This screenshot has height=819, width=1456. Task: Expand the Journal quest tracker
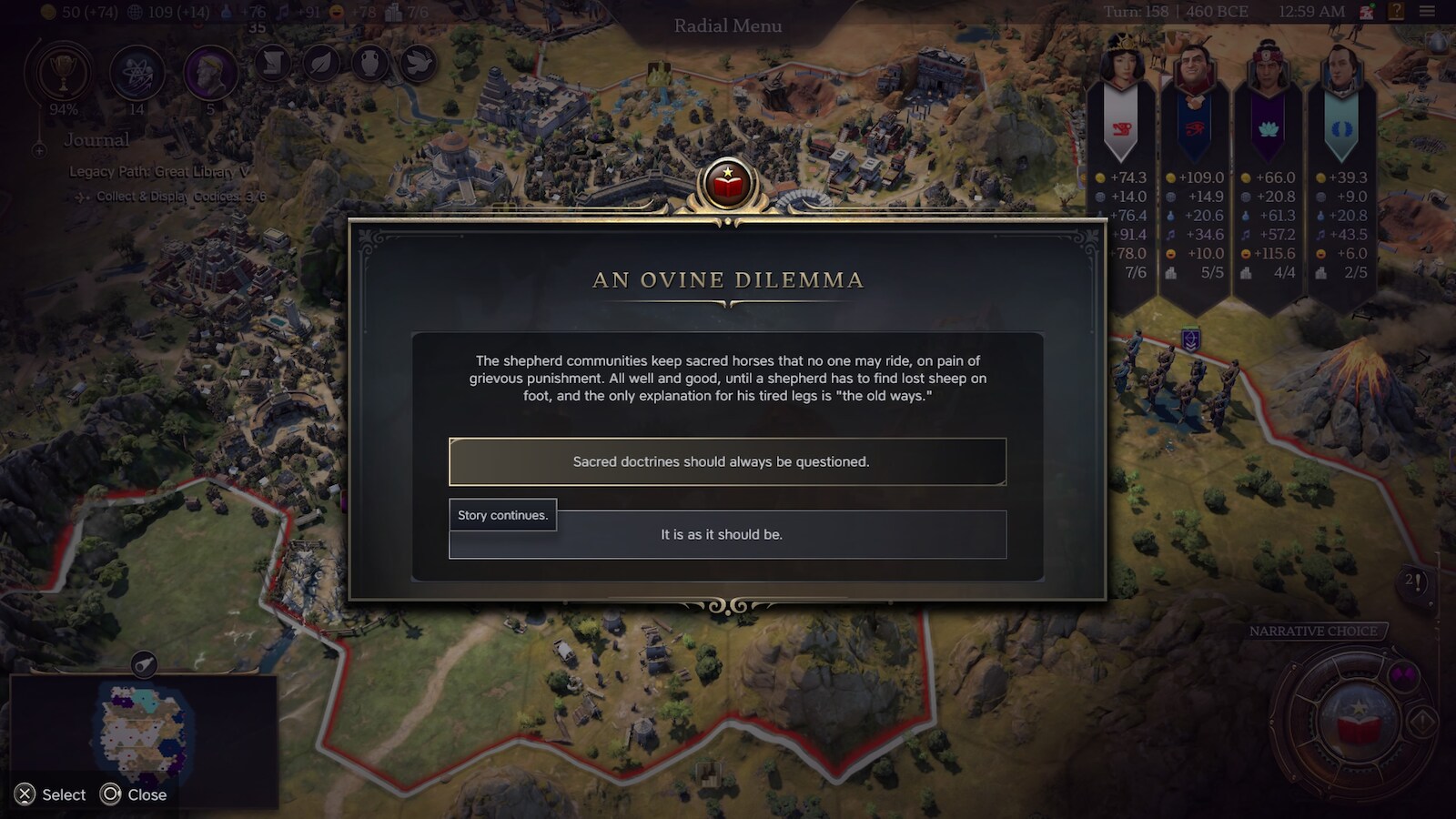[x=96, y=140]
